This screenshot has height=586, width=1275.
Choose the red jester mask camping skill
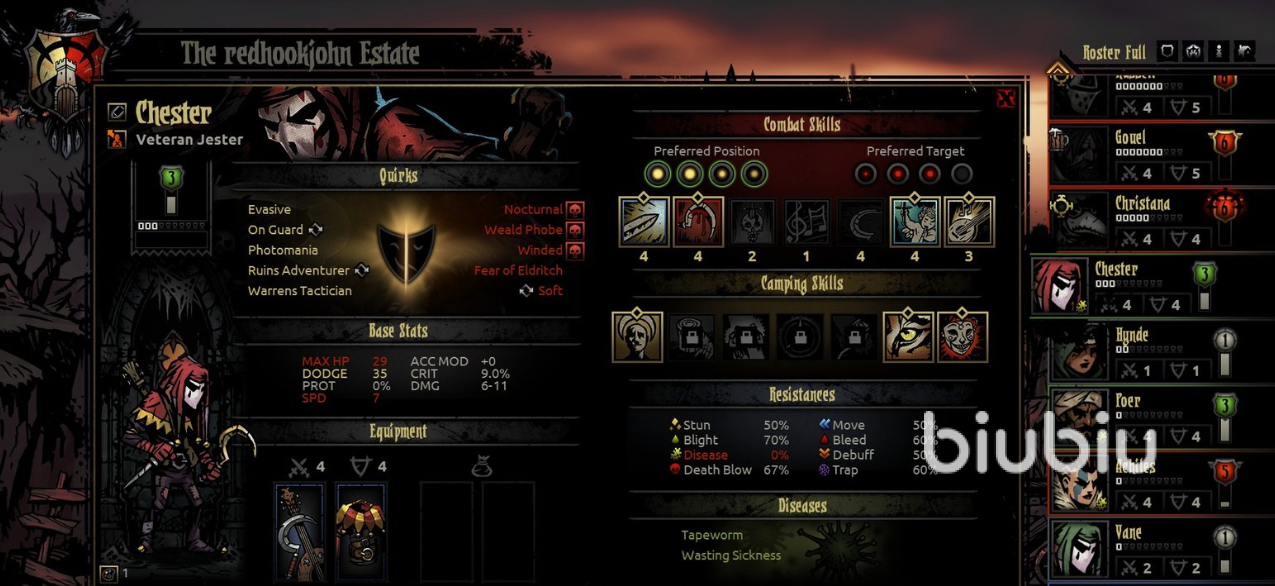962,337
